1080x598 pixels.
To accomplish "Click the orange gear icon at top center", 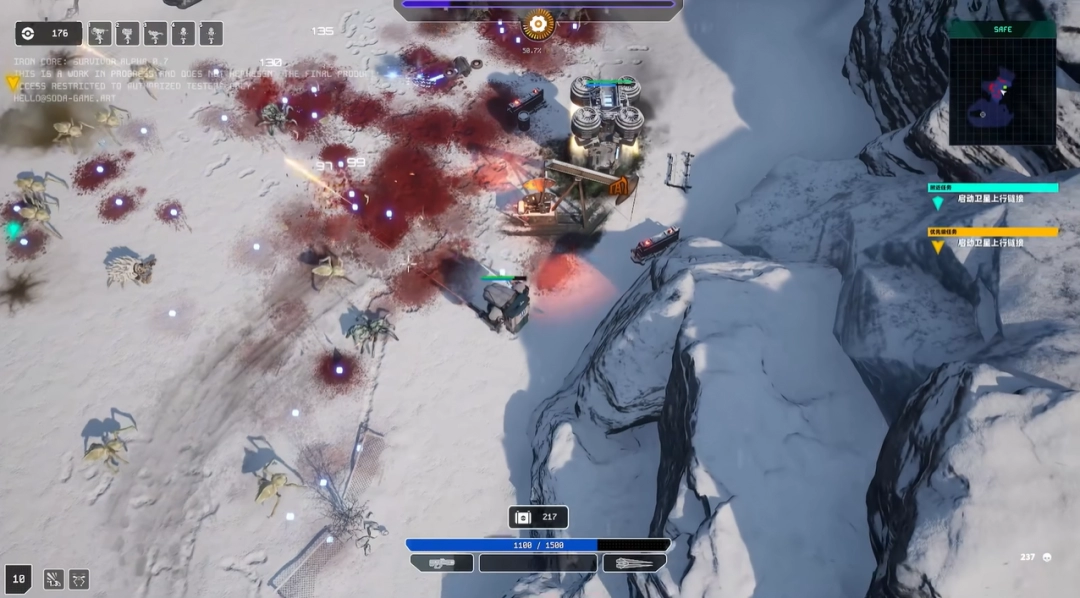I will tap(538, 24).
